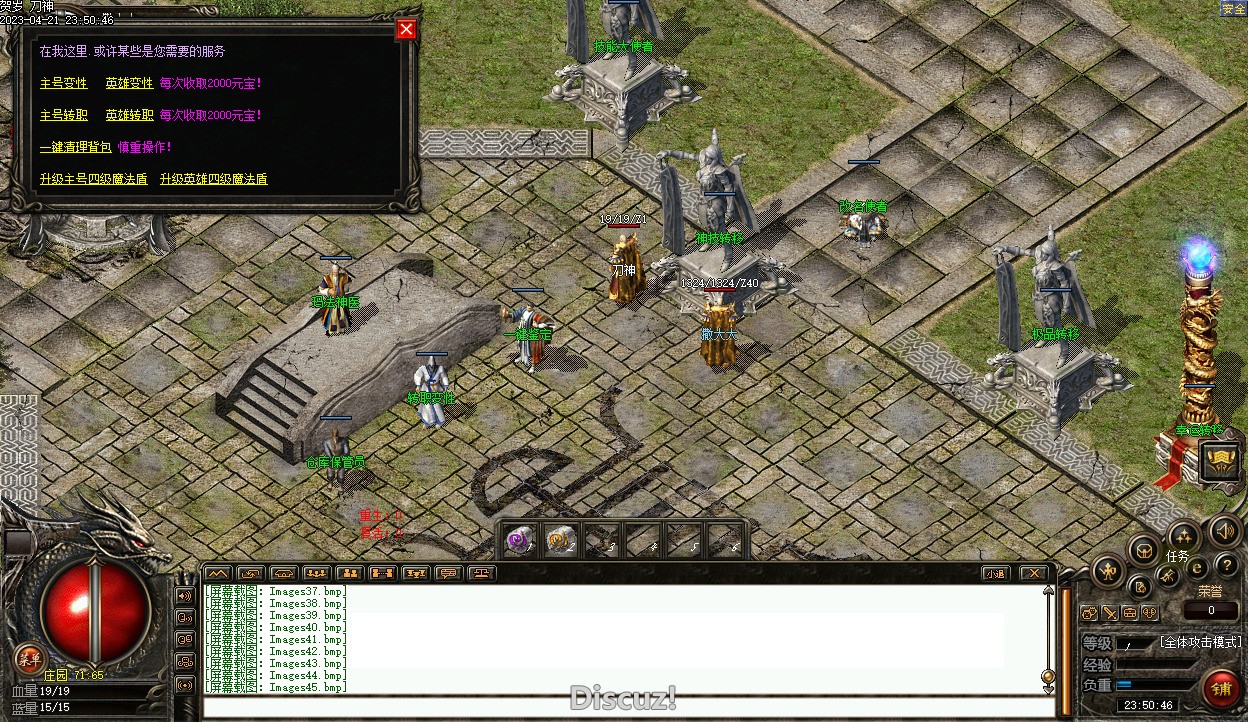Select the 英雄变性 option

pos(130,83)
